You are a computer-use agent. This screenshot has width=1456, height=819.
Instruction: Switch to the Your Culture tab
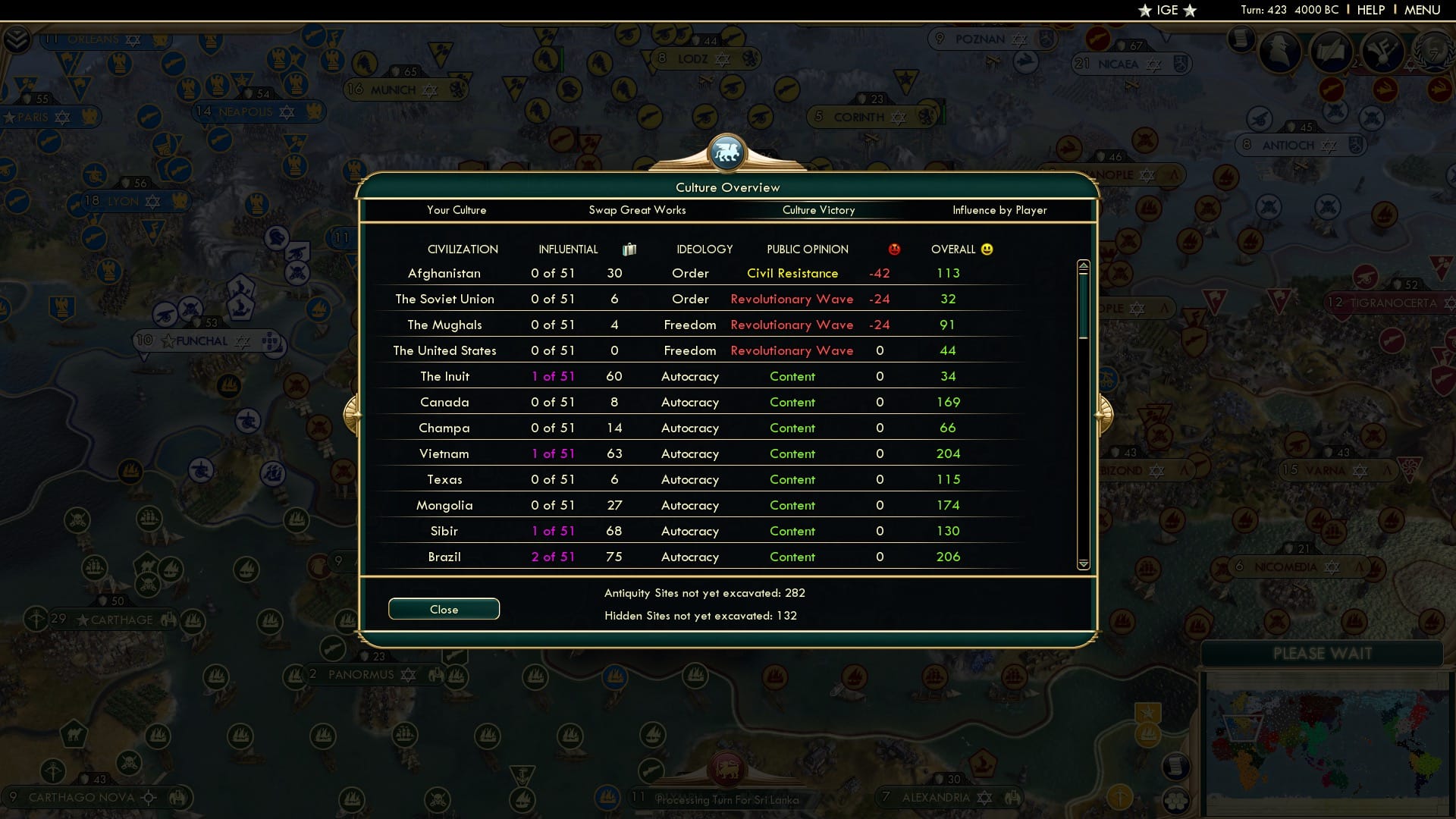457,210
